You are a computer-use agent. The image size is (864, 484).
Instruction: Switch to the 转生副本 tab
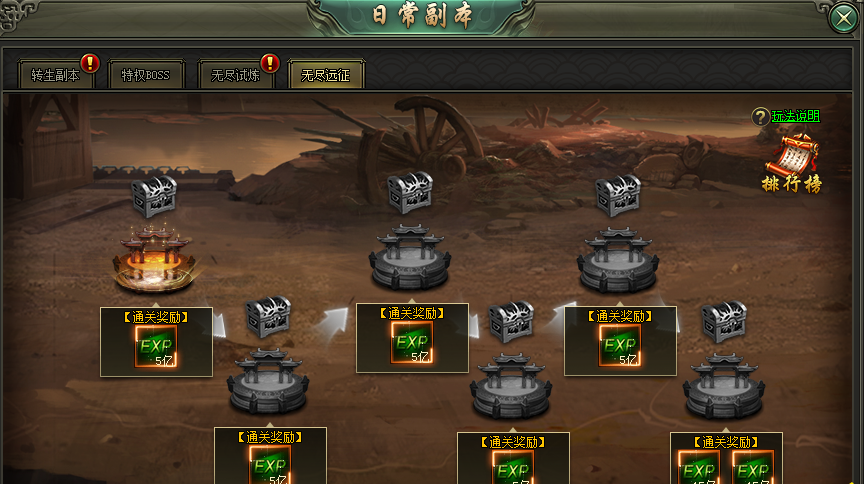(x=55, y=75)
